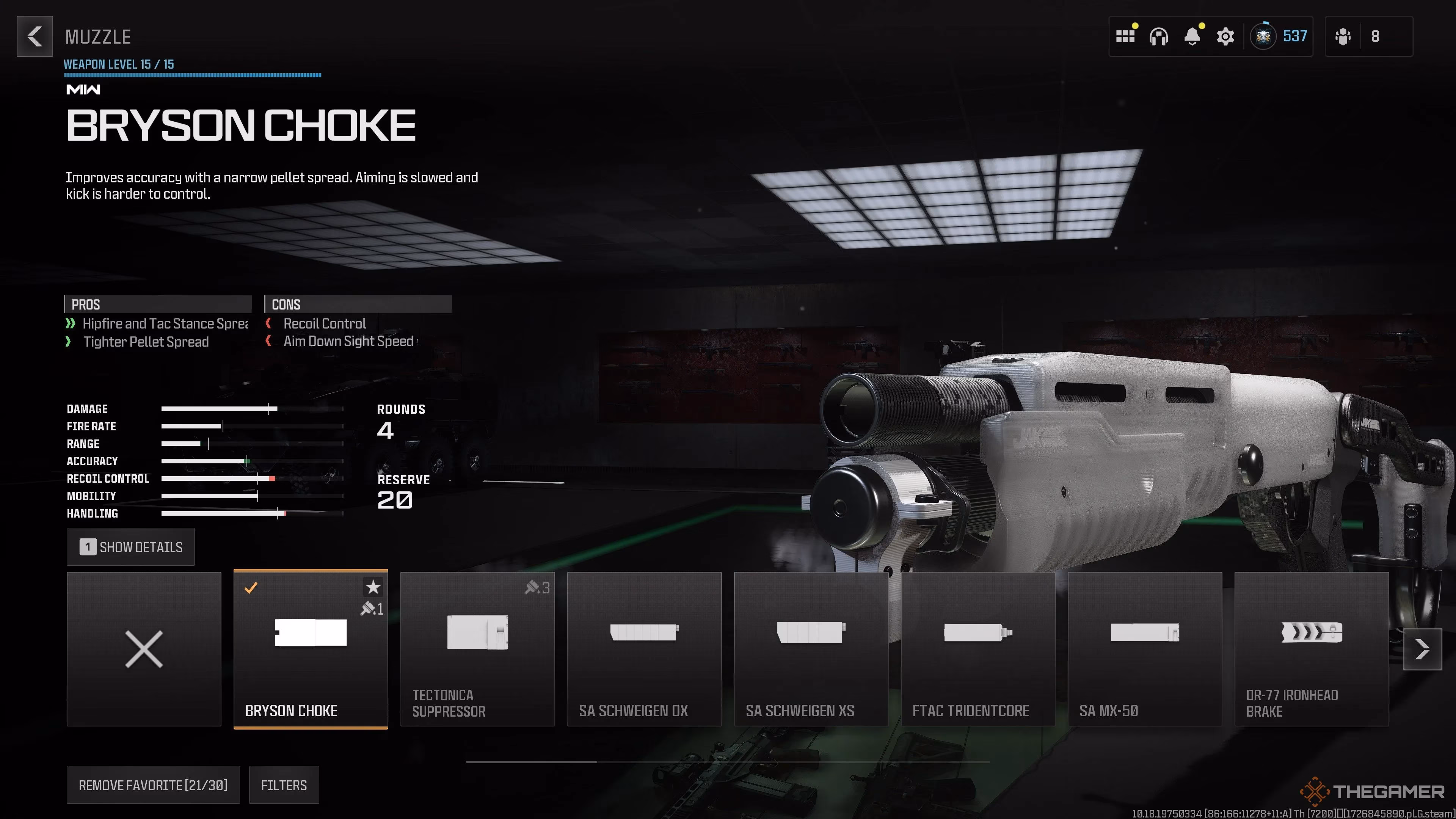Select the Tectonica Suppressor attachment
1456x819 pixels.
(x=478, y=650)
